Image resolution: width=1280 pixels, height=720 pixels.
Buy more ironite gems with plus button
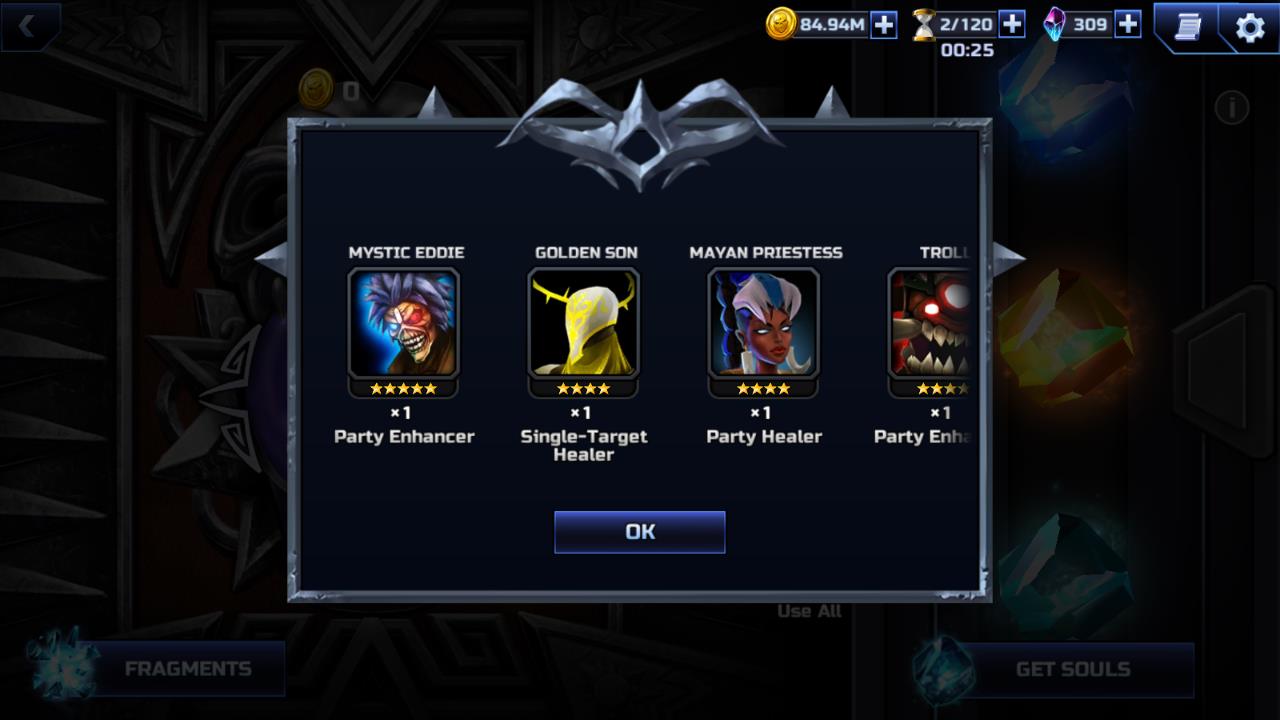click(1128, 24)
